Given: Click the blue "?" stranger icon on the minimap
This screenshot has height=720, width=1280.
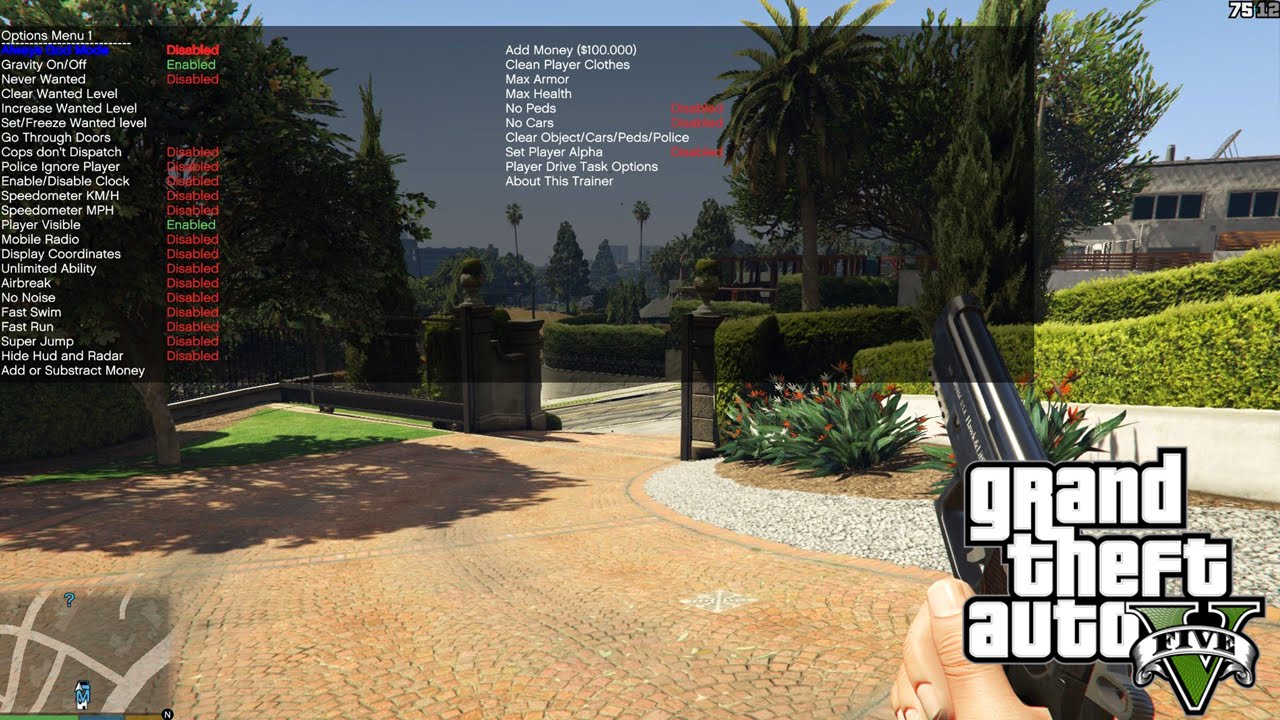Looking at the screenshot, I should [69, 599].
